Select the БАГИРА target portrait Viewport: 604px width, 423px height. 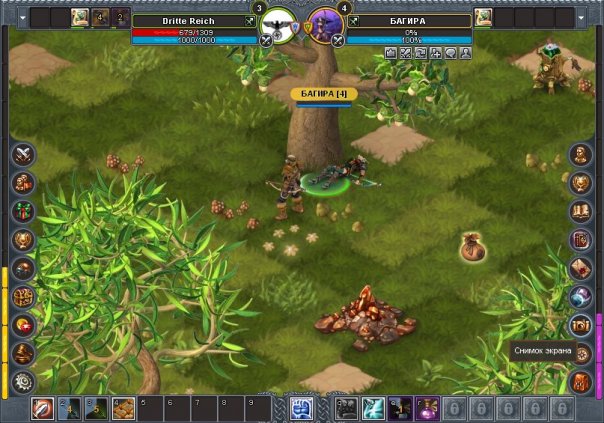[x=325, y=24]
